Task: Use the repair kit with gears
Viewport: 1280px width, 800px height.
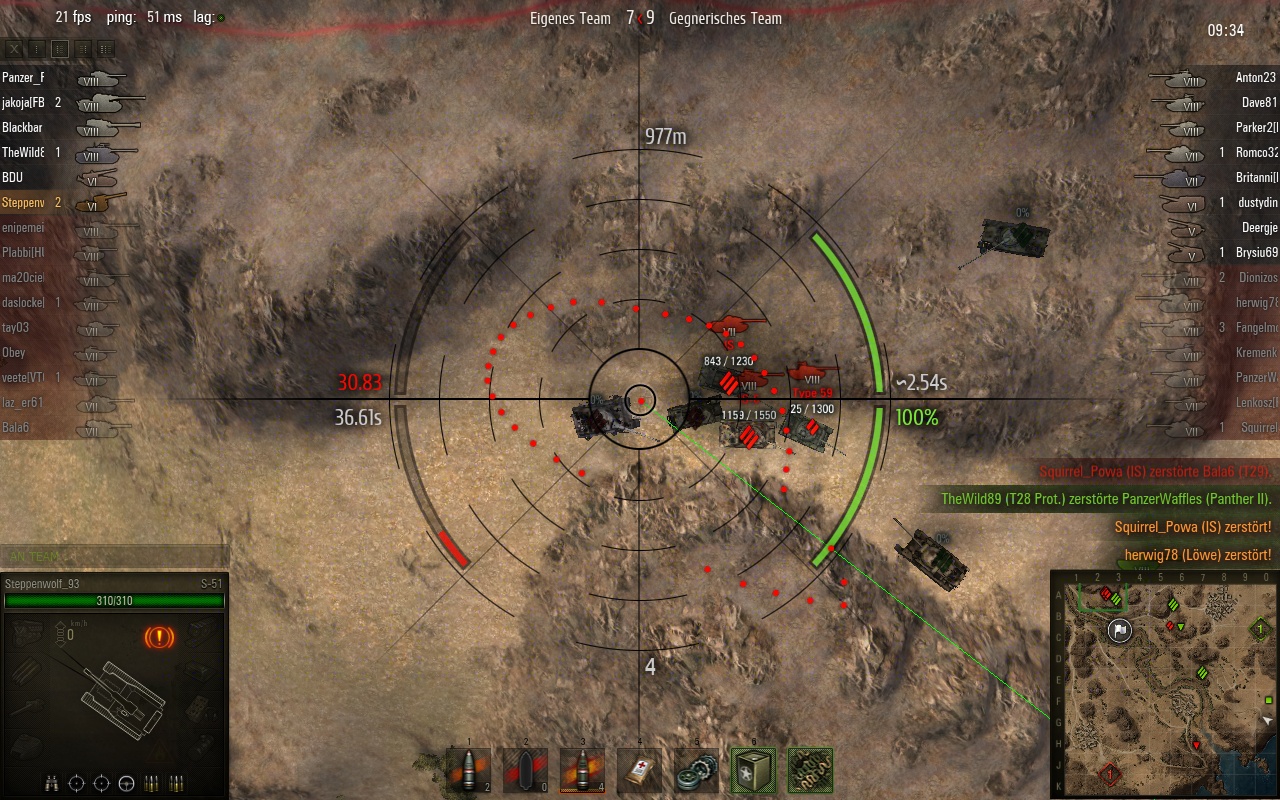Action: pos(696,771)
